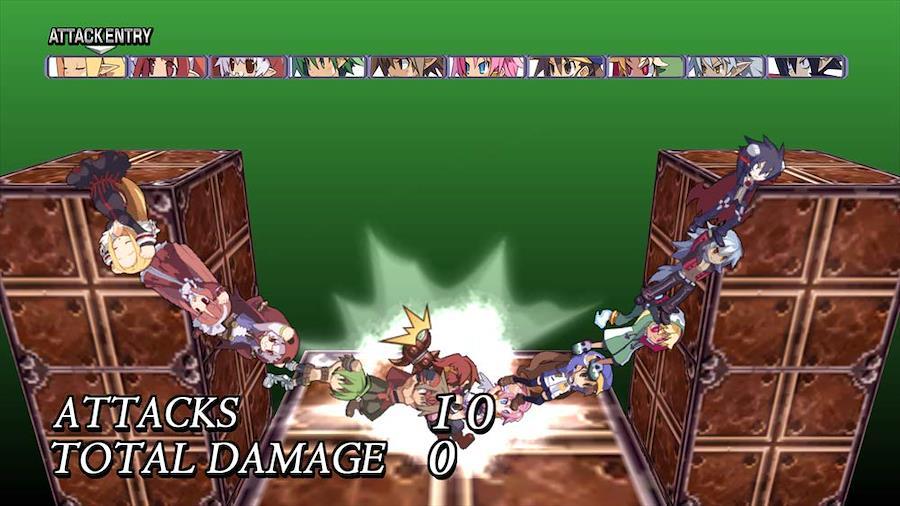Select the blonde character portrait in Attack Entry

click(87, 67)
